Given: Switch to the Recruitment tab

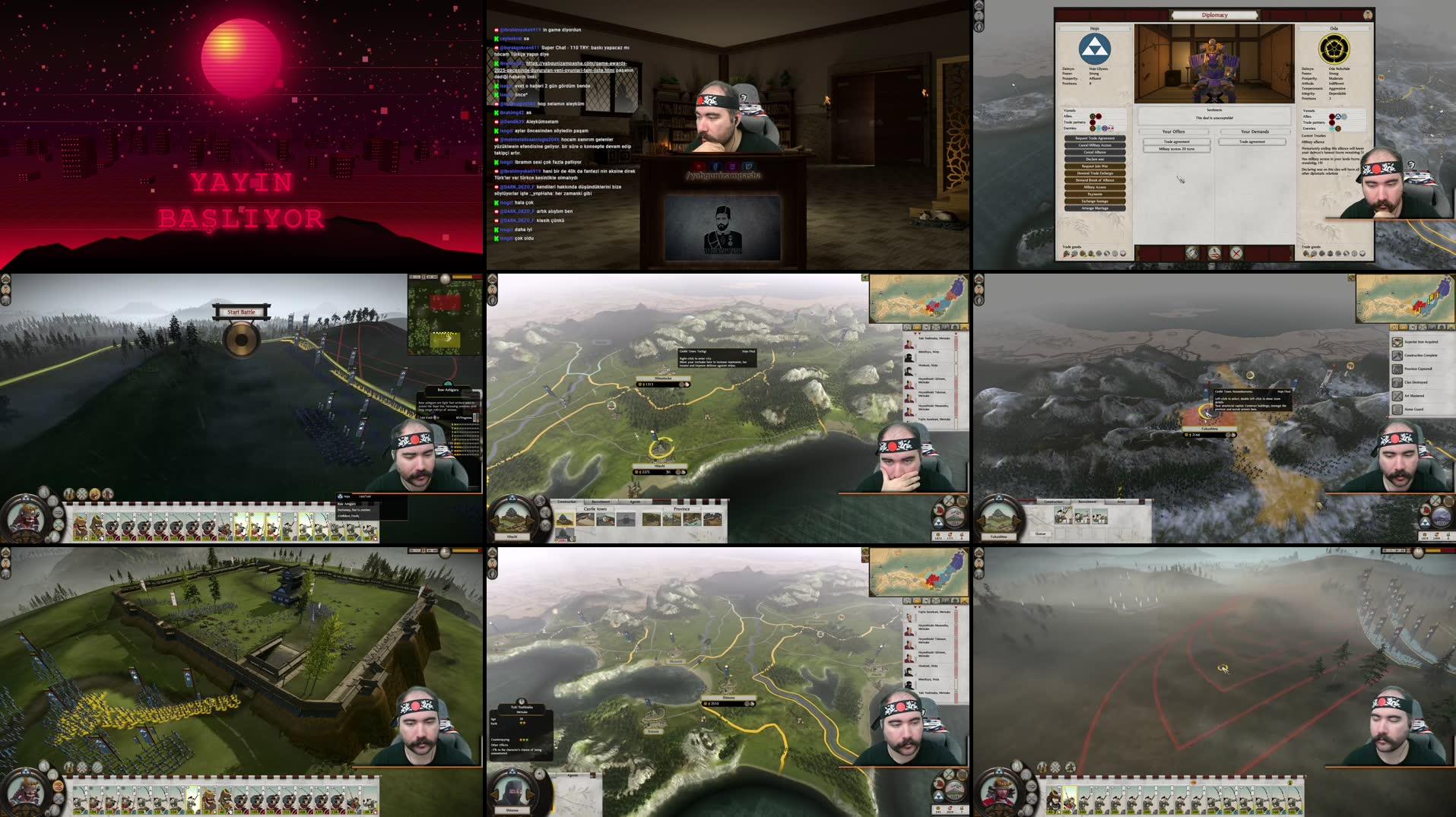Looking at the screenshot, I should (600, 502).
